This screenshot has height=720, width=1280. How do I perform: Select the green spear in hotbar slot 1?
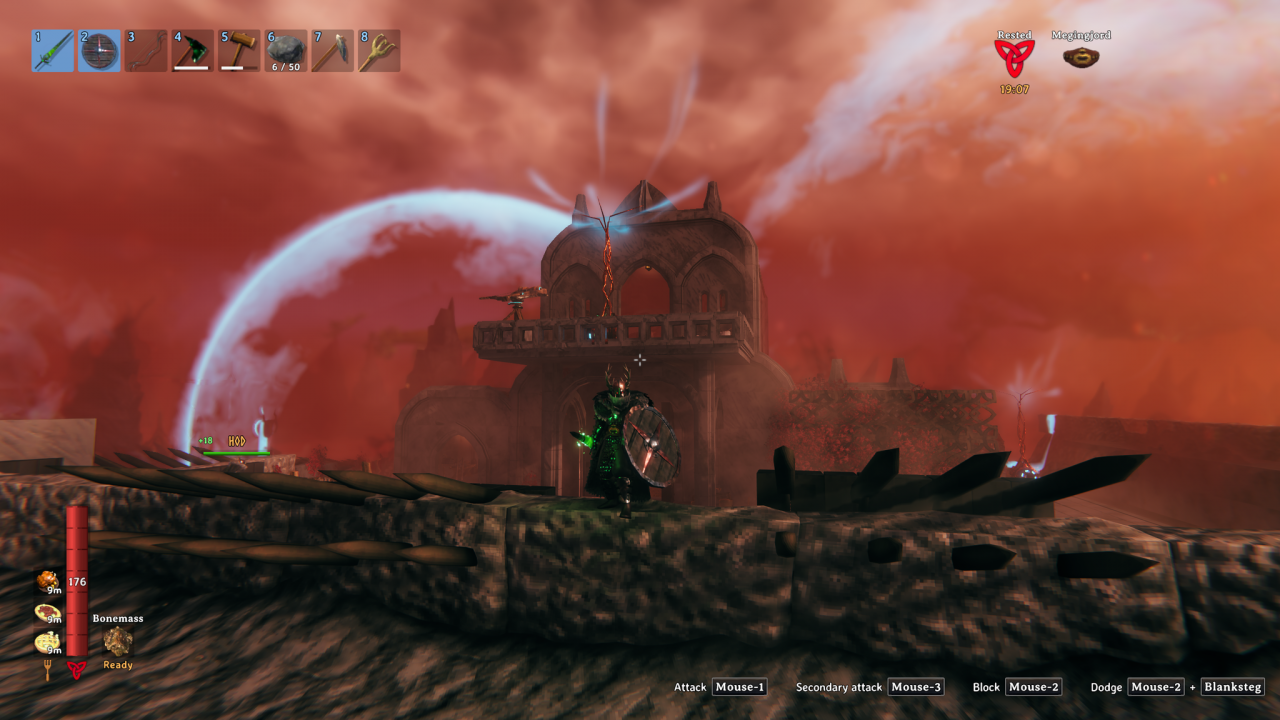click(52, 50)
